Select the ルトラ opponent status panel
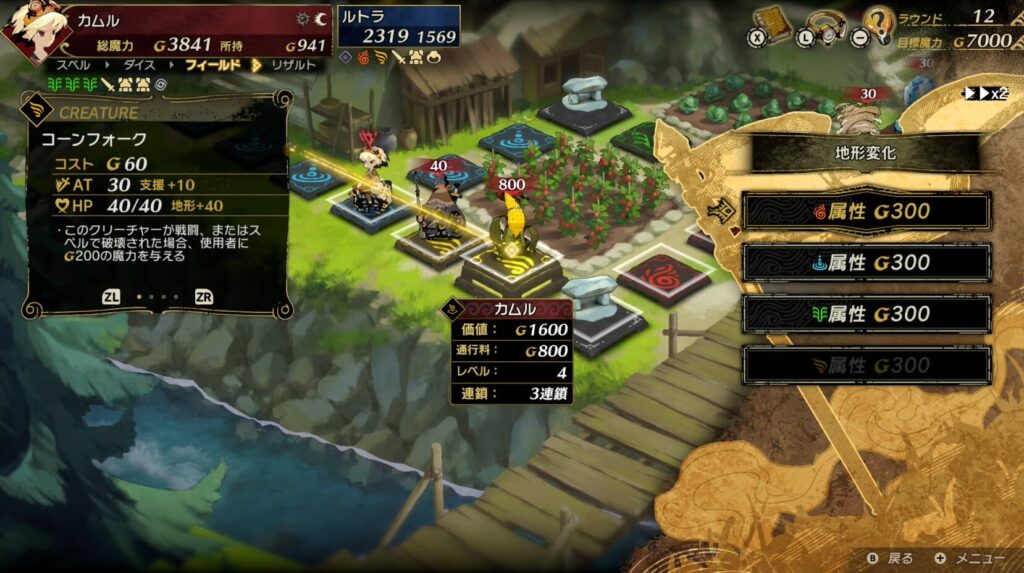This screenshot has width=1024, height=573. [x=398, y=27]
